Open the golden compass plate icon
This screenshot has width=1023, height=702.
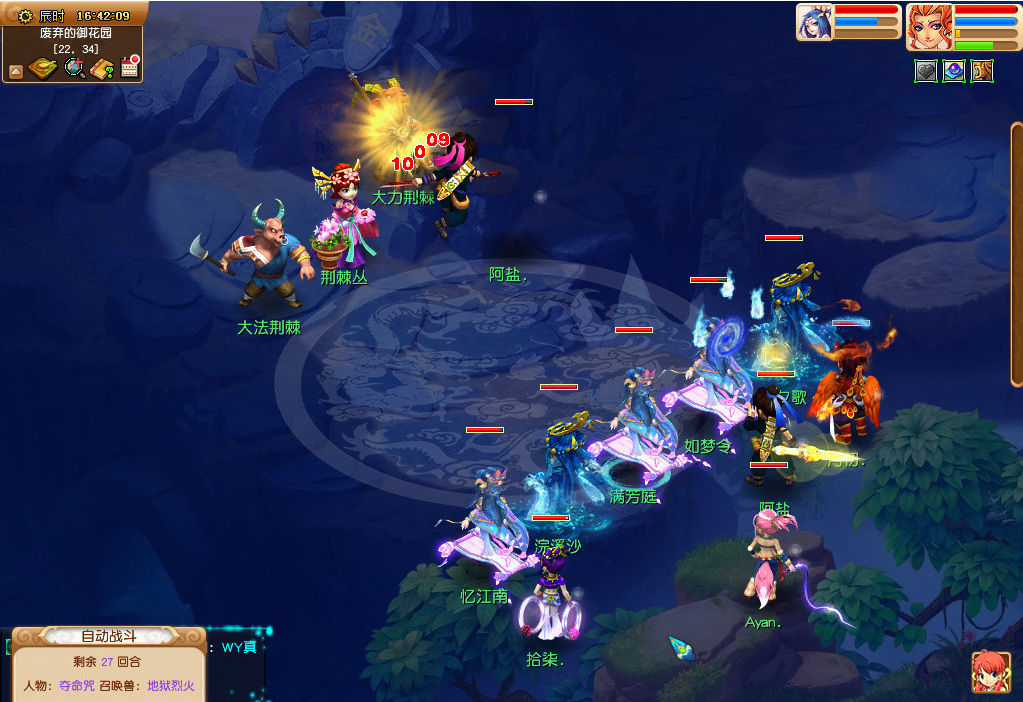(42, 68)
